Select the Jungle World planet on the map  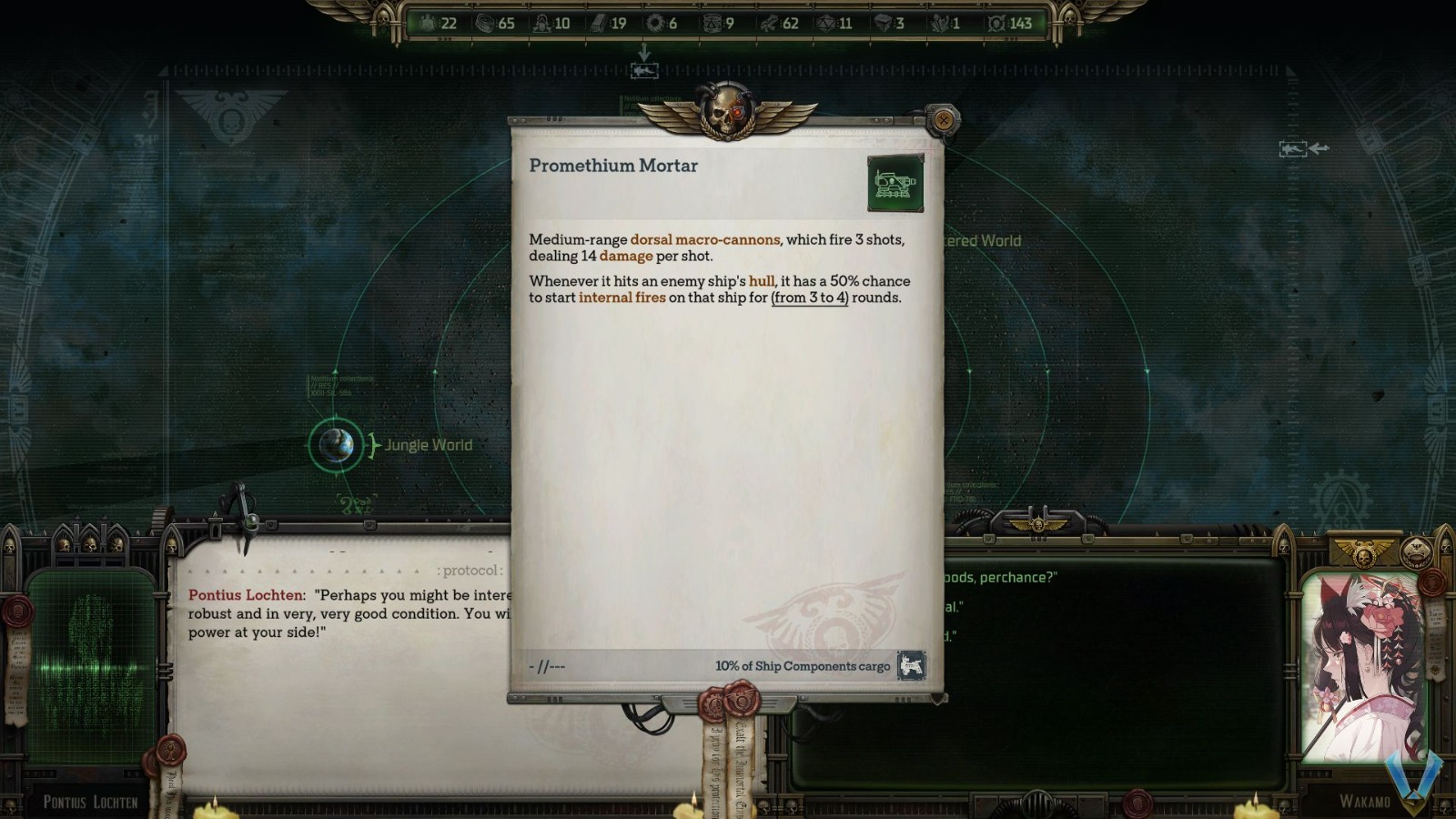[335, 445]
